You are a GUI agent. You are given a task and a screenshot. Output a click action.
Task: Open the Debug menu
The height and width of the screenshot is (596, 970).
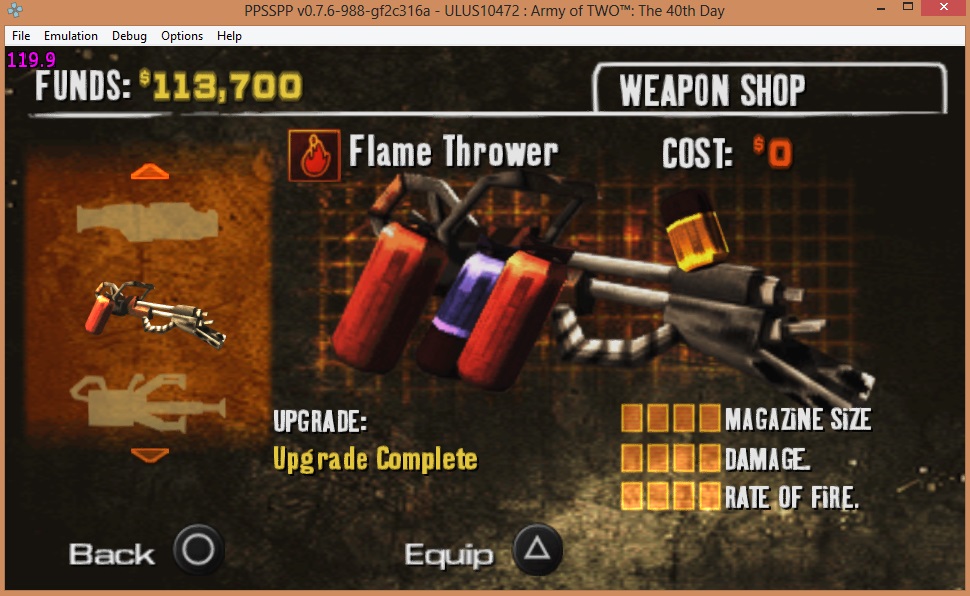pos(129,36)
